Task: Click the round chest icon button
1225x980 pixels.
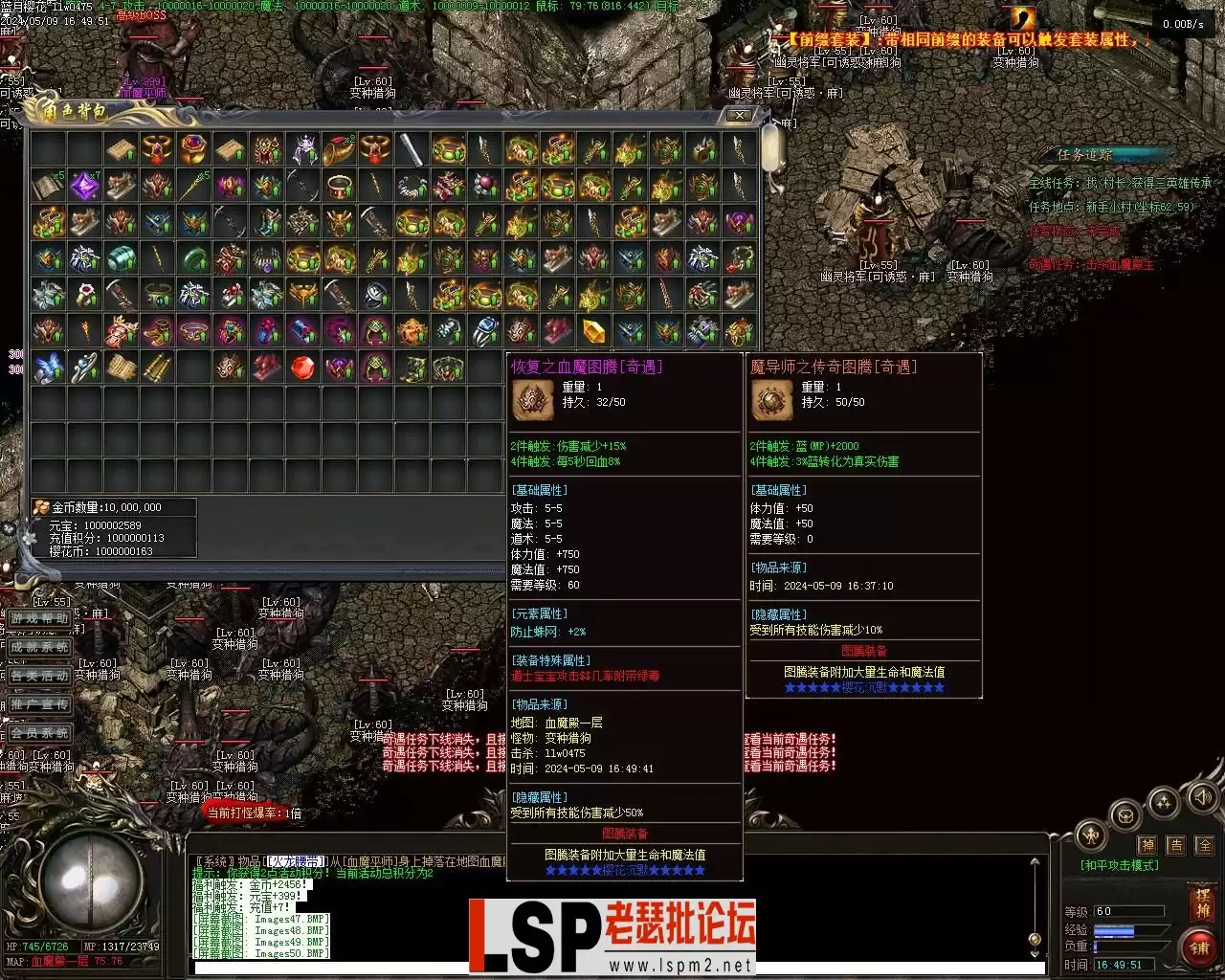Action: pos(1125,816)
